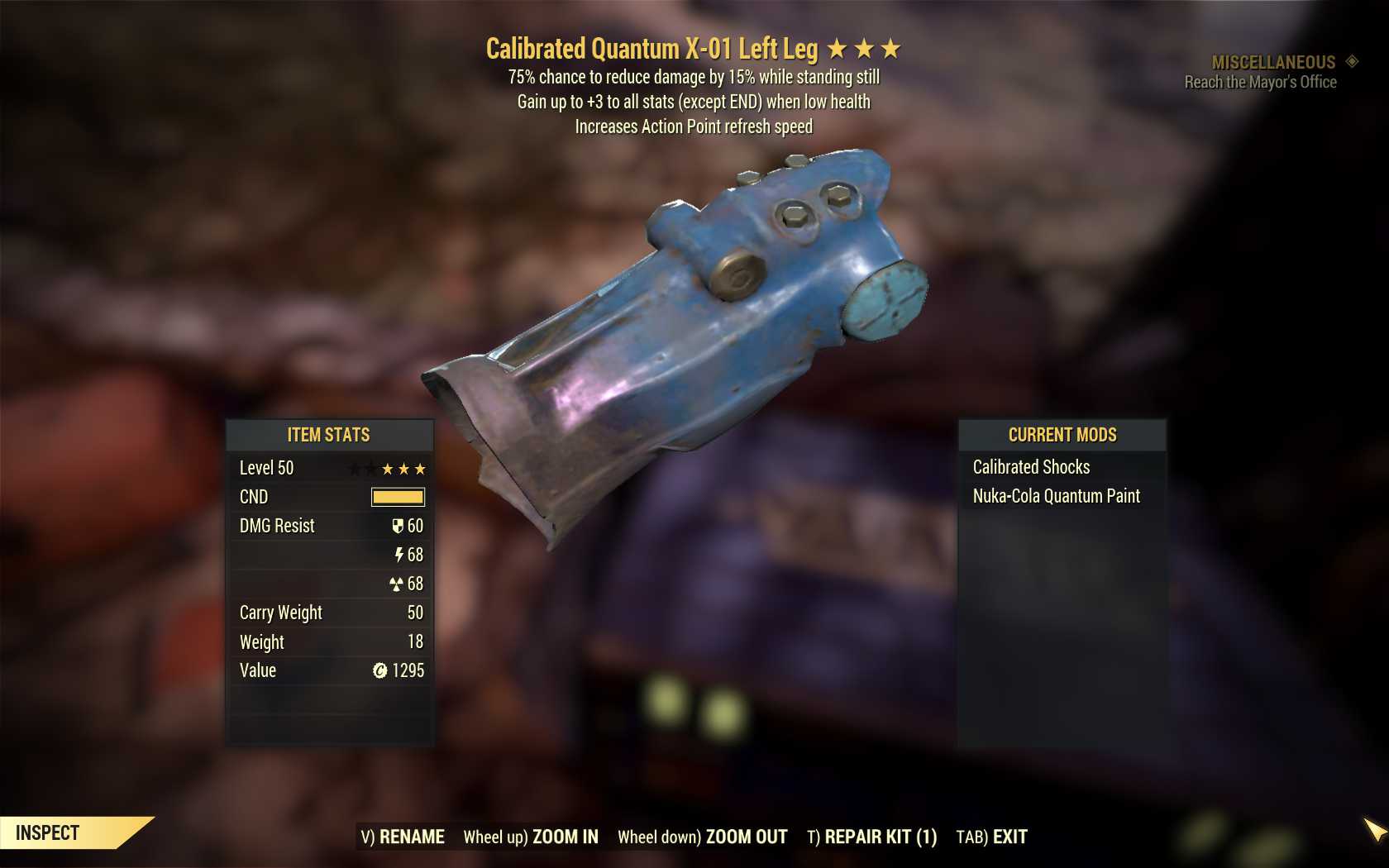Click the shield icon next to DMG Resist
This screenshot has height=868, width=1389.
point(398,527)
